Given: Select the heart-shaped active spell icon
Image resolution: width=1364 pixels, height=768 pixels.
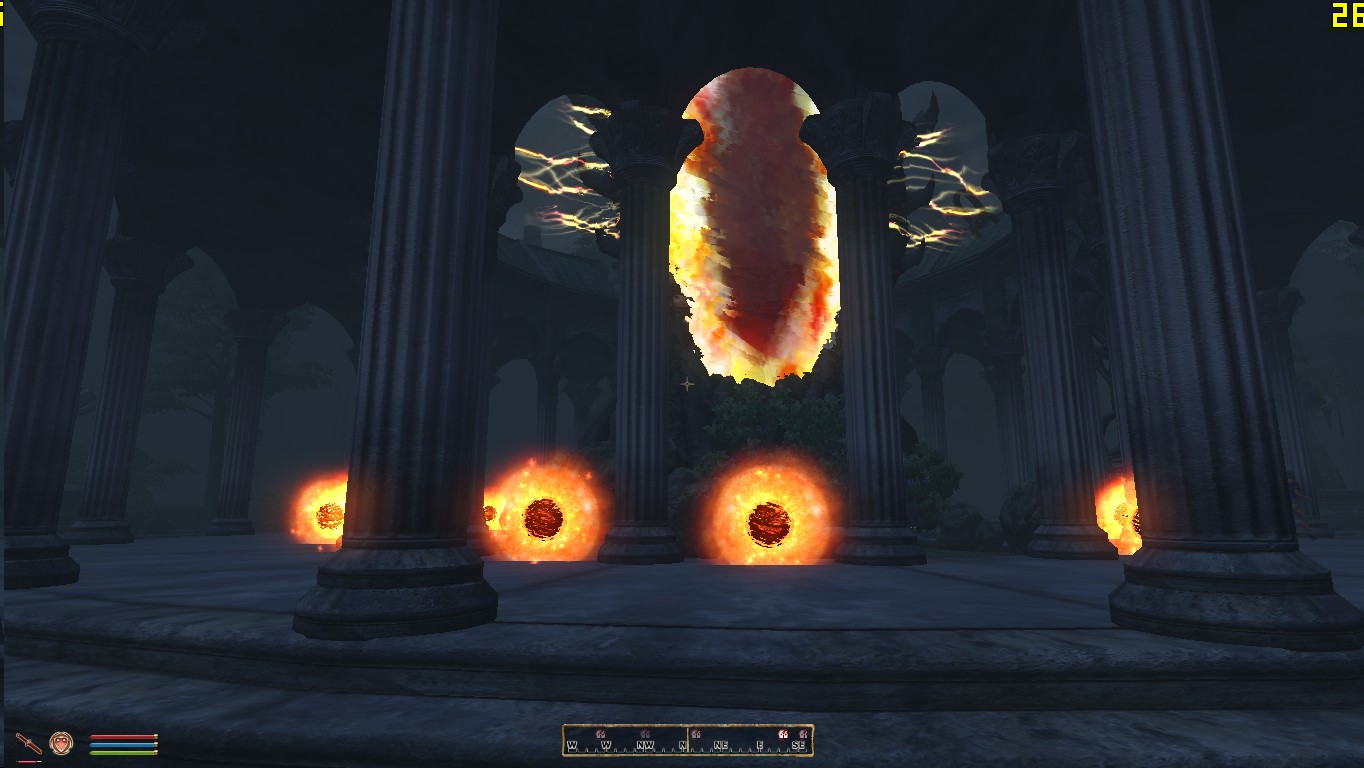Looking at the screenshot, I should tap(61, 743).
